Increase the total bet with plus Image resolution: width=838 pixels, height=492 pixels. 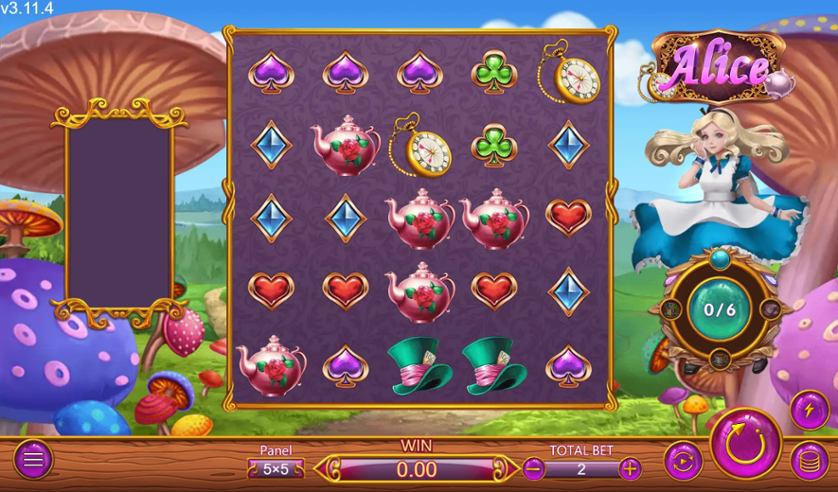click(629, 467)
